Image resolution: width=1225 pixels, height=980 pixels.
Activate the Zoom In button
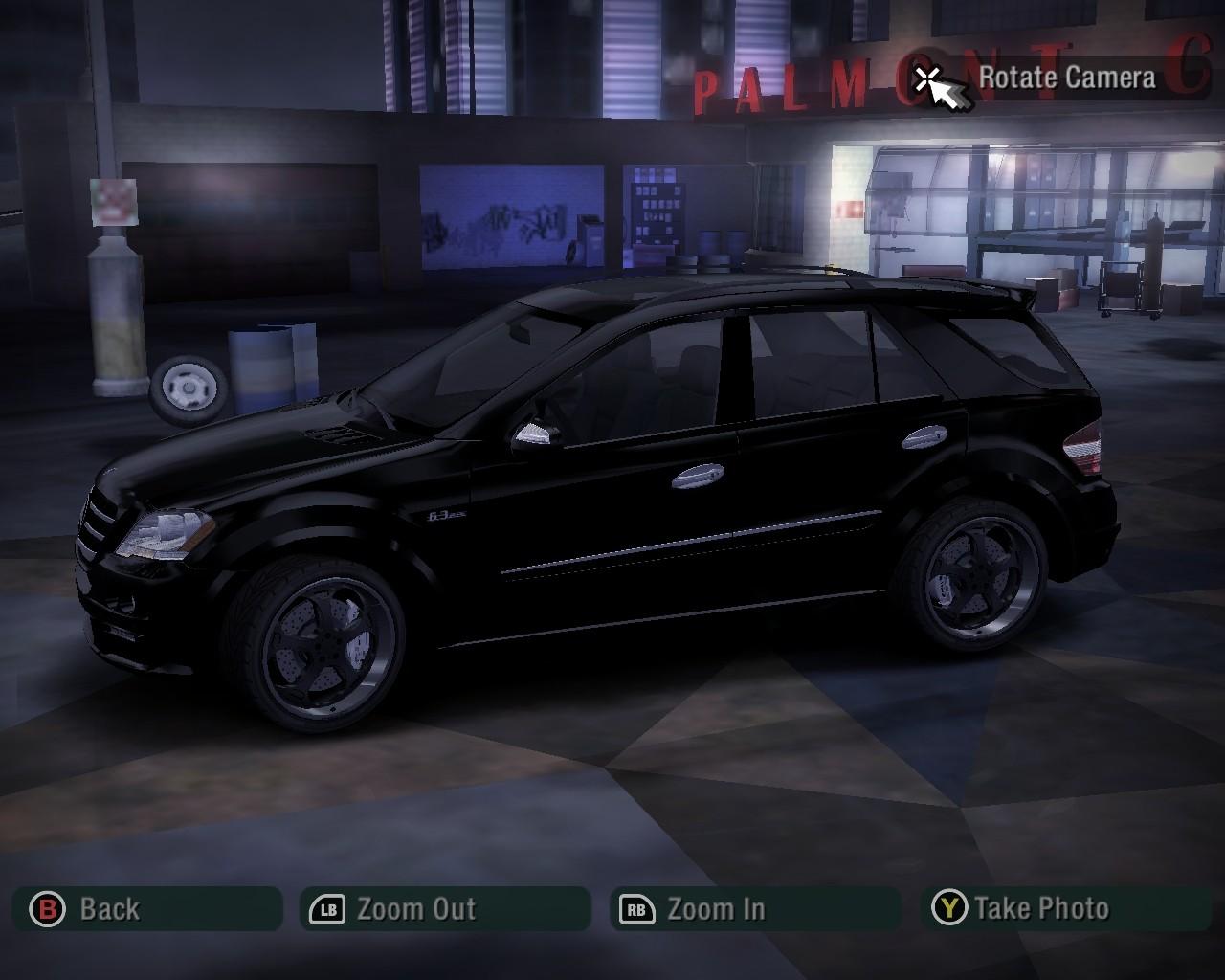pyautogui.click(x=755, y=908)
